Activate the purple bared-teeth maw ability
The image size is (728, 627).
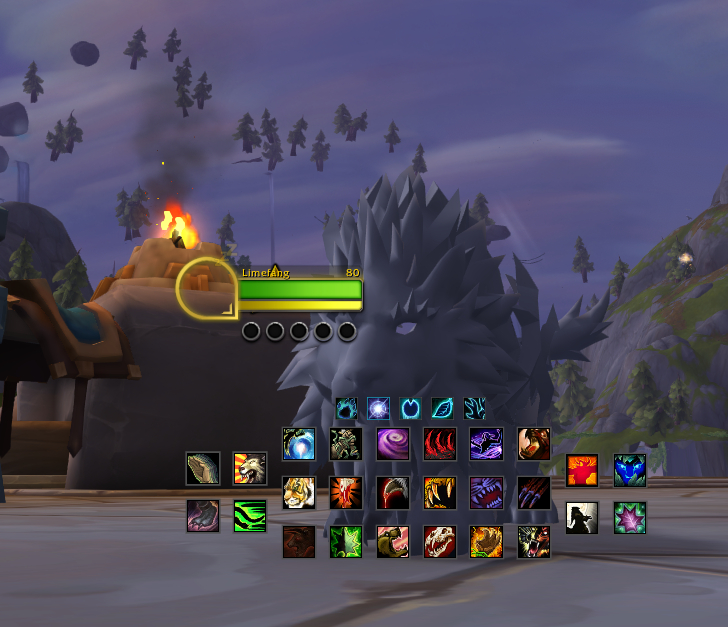pyautogui.click(x=487, y=492)
